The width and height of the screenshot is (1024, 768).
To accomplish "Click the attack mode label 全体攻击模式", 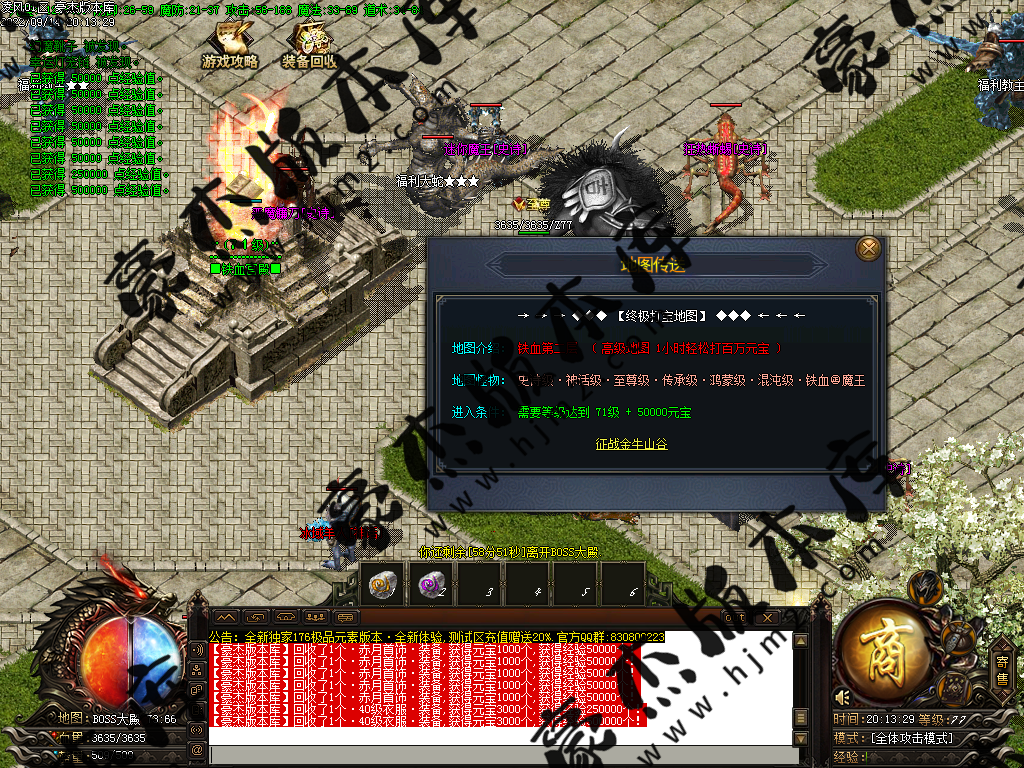I will click(910, 738).
